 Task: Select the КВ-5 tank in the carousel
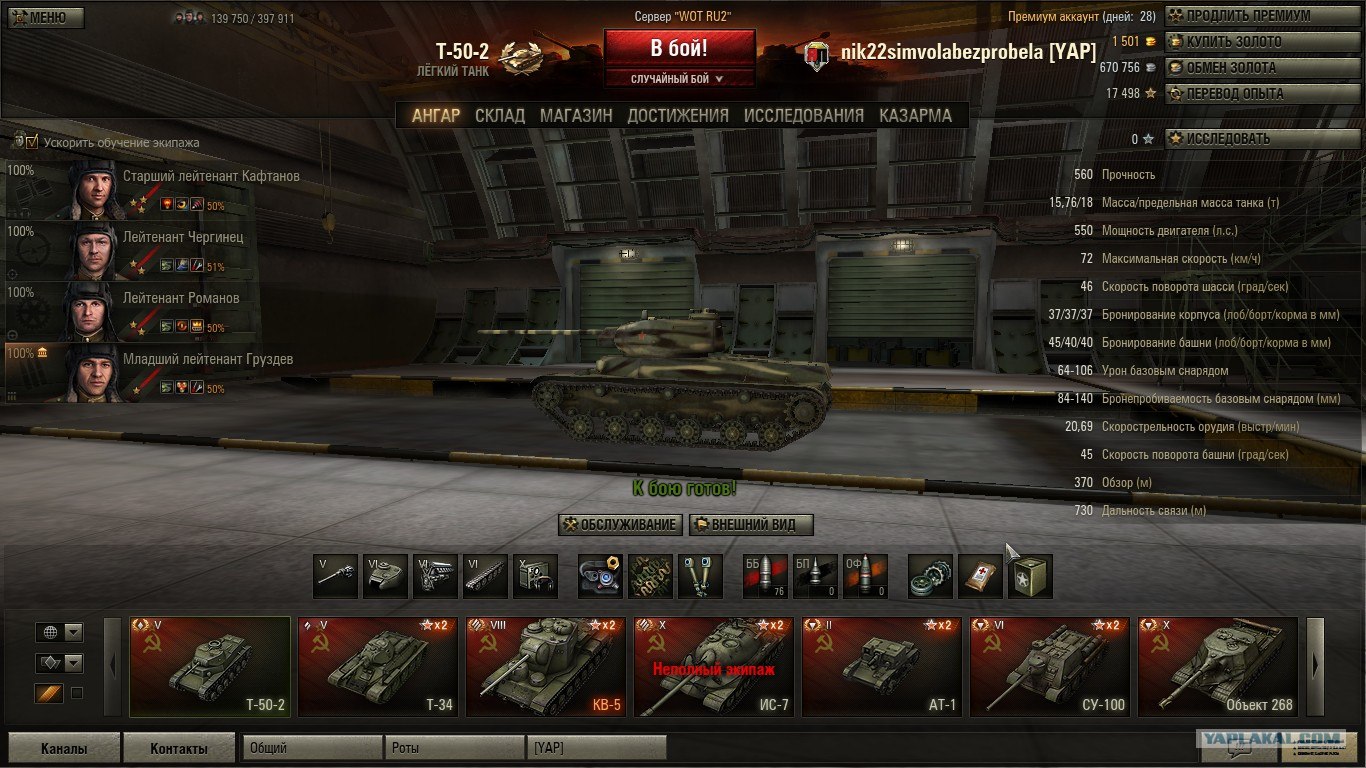(546, 667)
